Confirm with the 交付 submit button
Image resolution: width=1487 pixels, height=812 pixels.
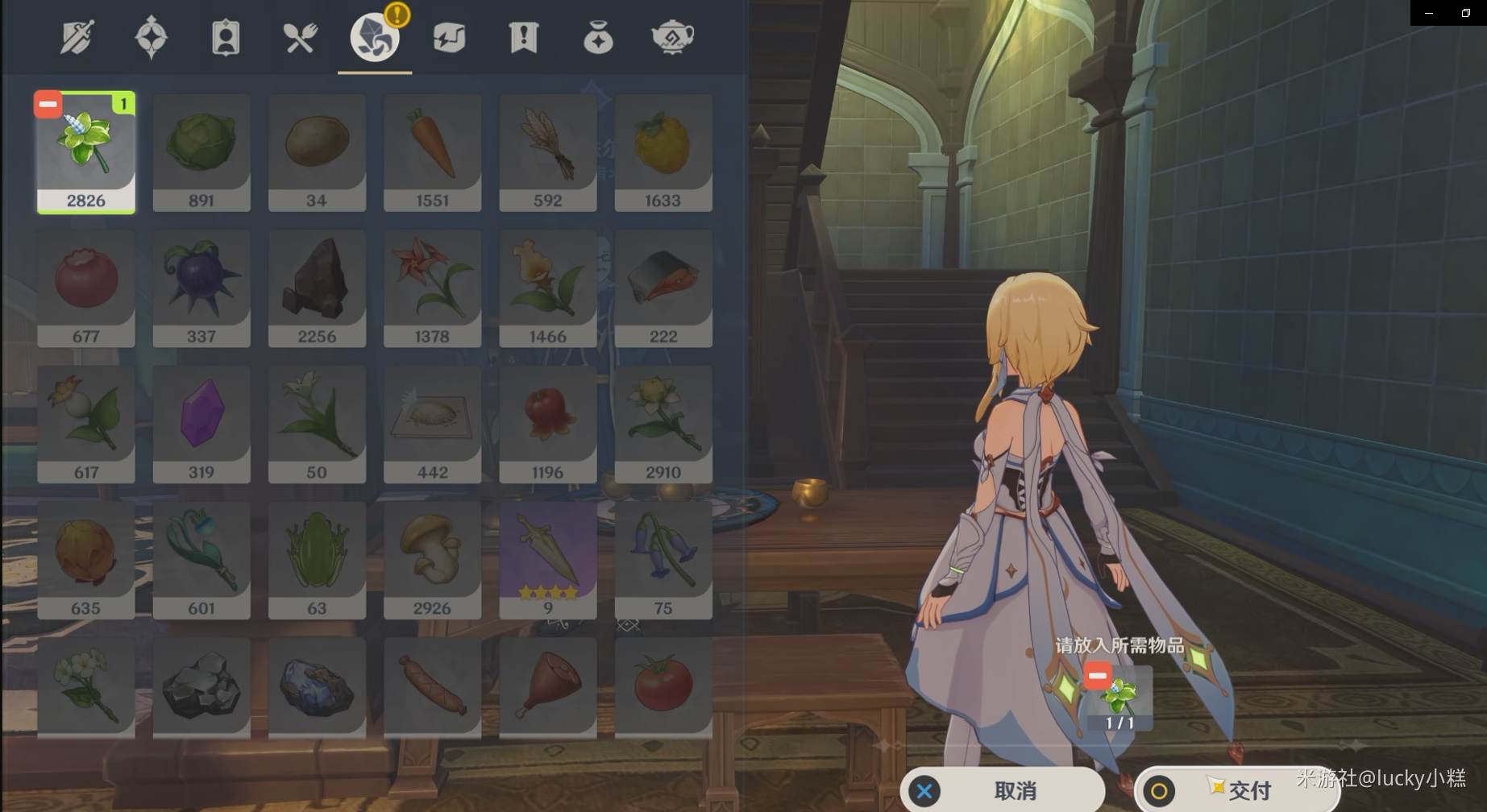coord(1236,790)
